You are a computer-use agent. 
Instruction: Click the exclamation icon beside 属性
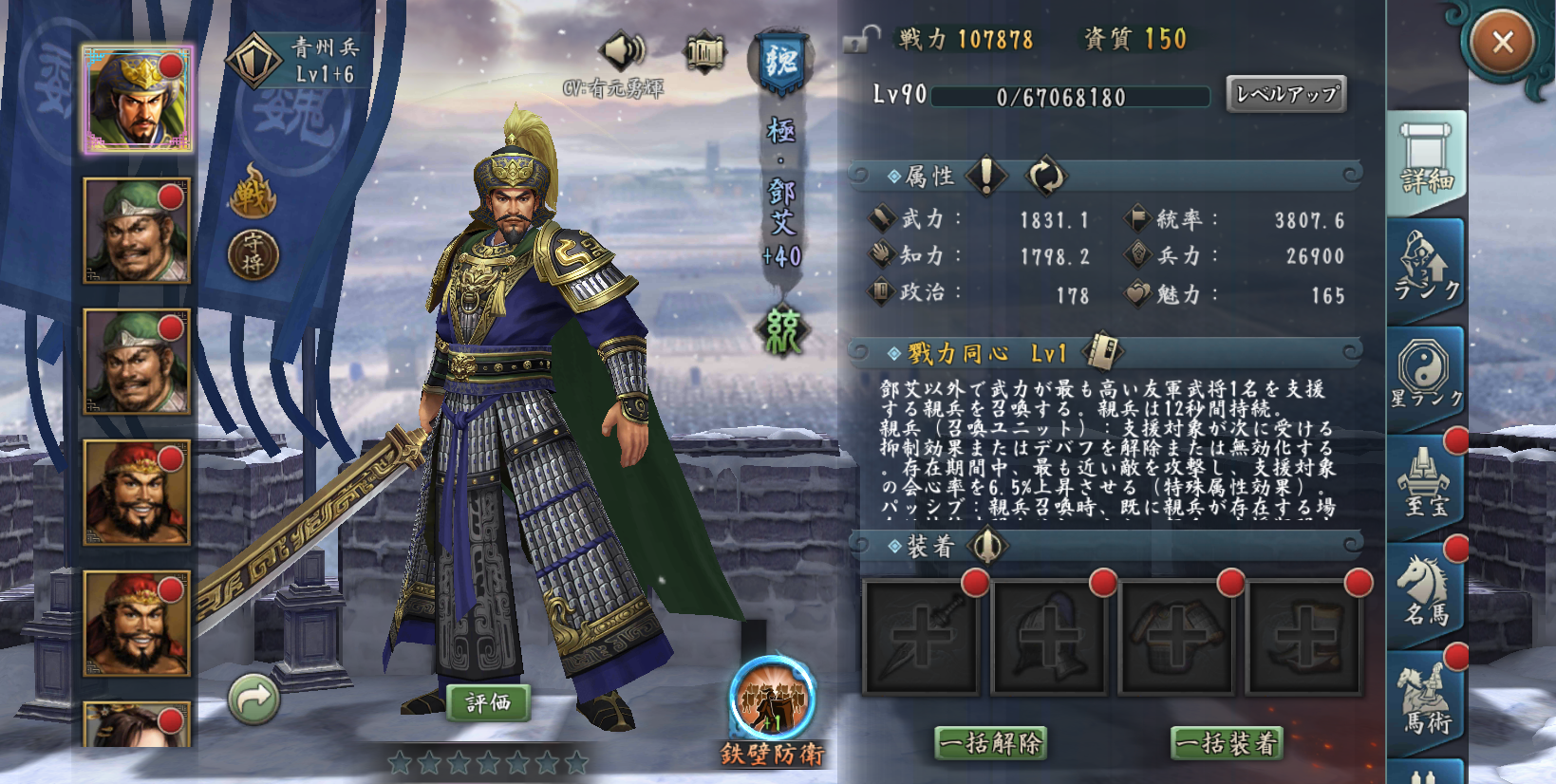(985, 177)
